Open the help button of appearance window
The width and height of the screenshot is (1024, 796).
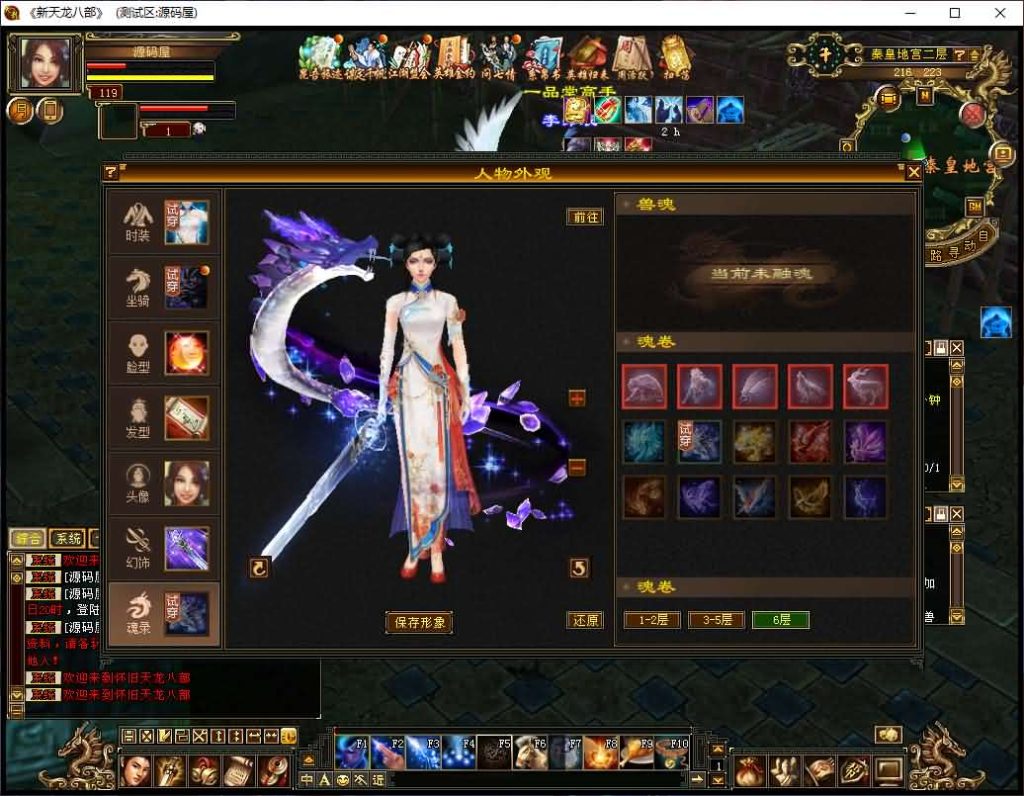point(111,172)
